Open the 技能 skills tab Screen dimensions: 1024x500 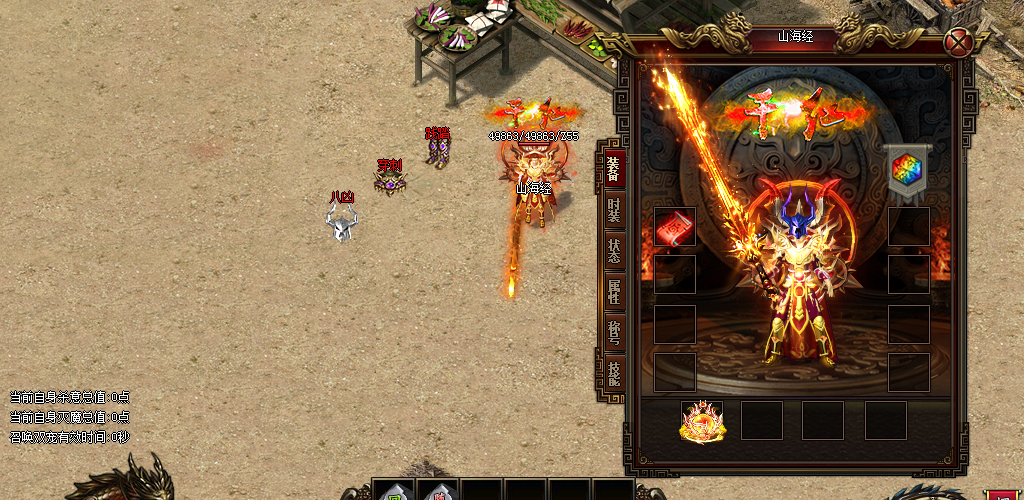(x=614, y=373)
